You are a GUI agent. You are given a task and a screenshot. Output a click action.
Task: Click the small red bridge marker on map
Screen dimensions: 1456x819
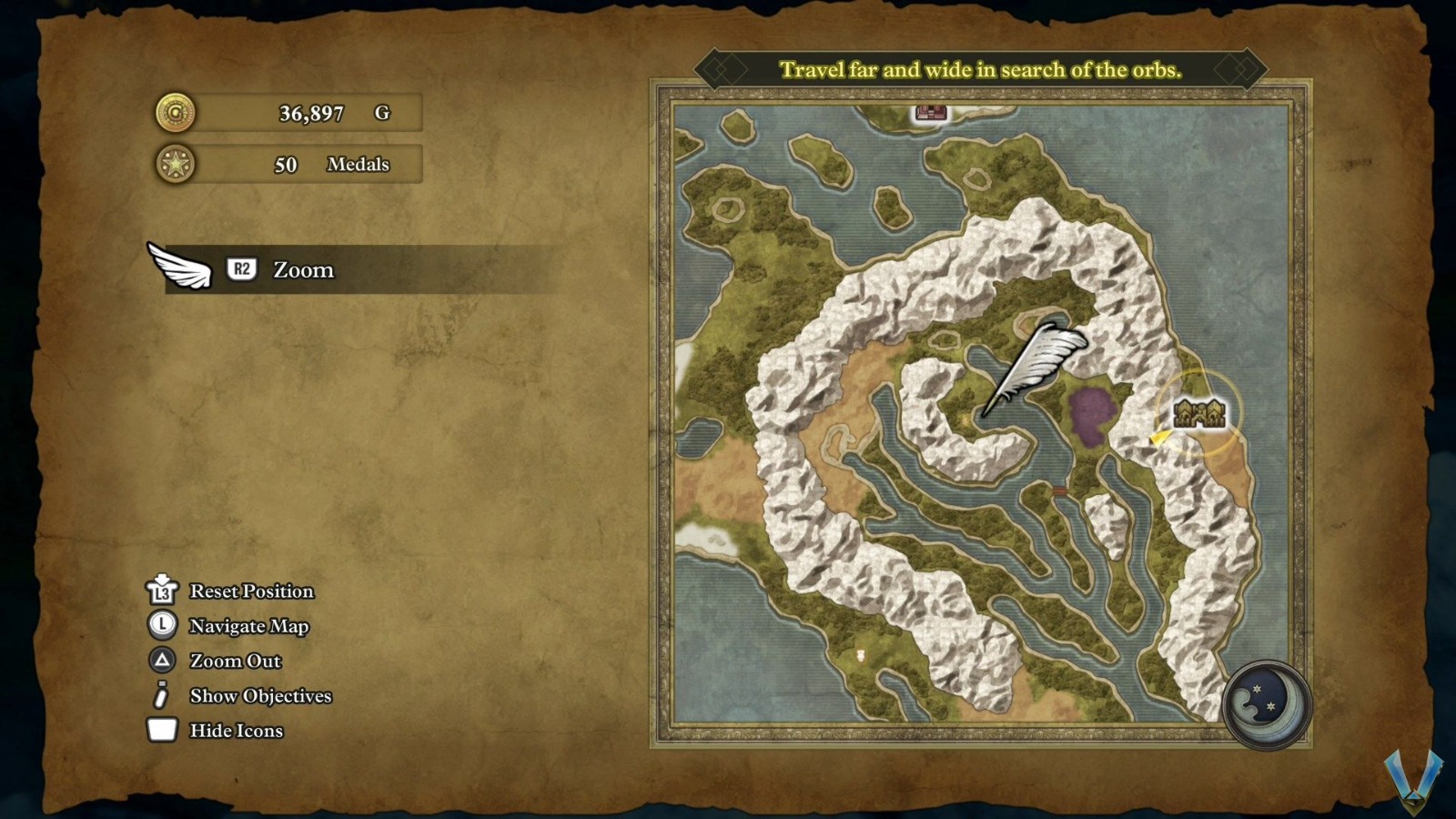(1060, 491)
